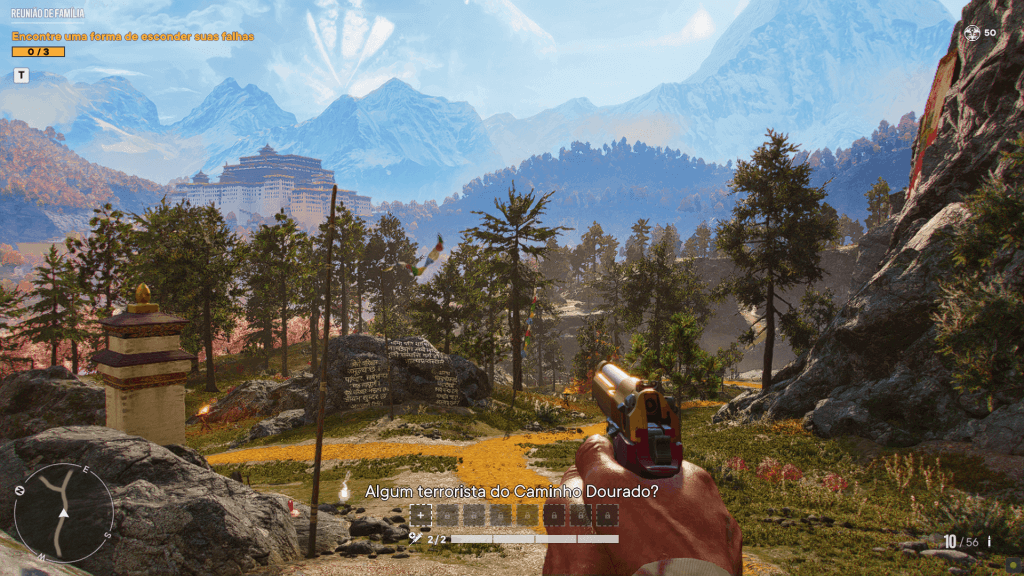The height and width of the screenshot is (576, 1024).
Task: Click the round currency emblem icon
Action: coord(972,33)
